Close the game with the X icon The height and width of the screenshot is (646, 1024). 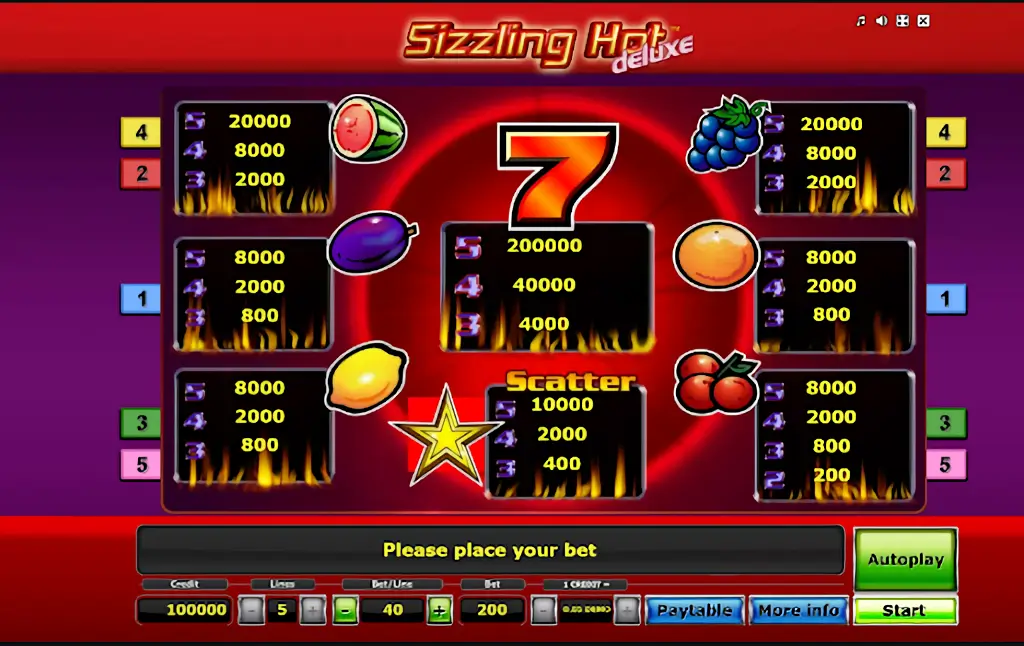tap(924, 21)
